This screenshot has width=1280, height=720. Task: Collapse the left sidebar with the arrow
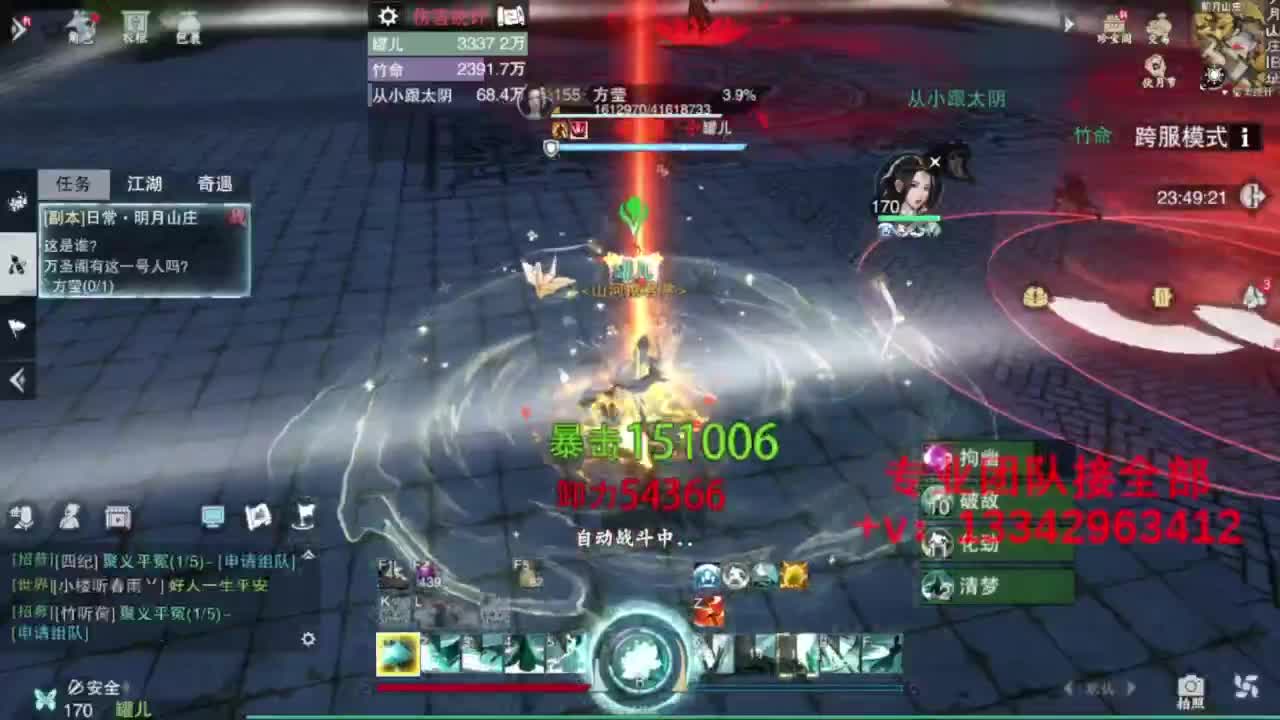click(15, 378)
